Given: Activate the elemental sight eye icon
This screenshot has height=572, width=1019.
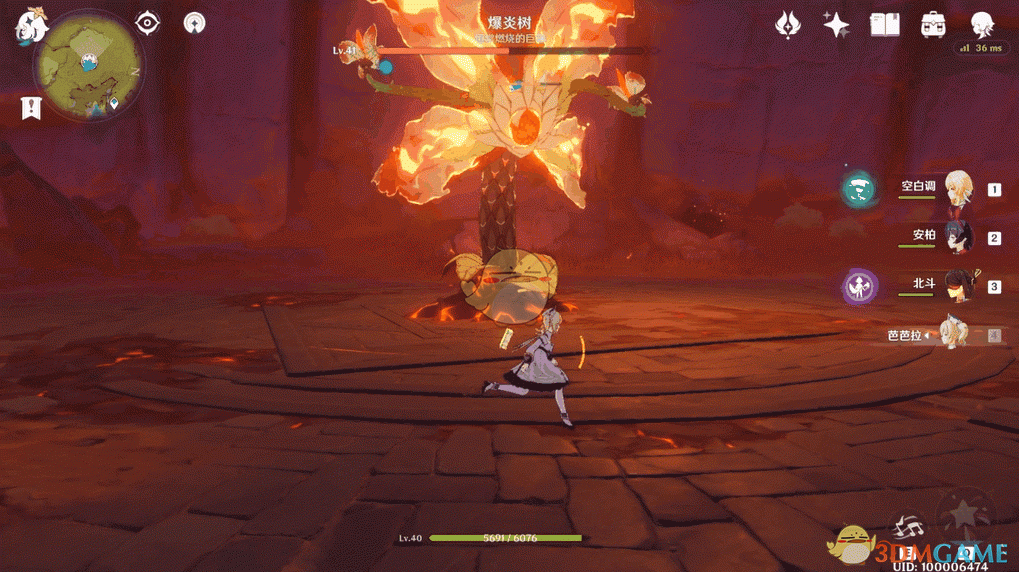Looking at the screenshot, I should 148,23.
